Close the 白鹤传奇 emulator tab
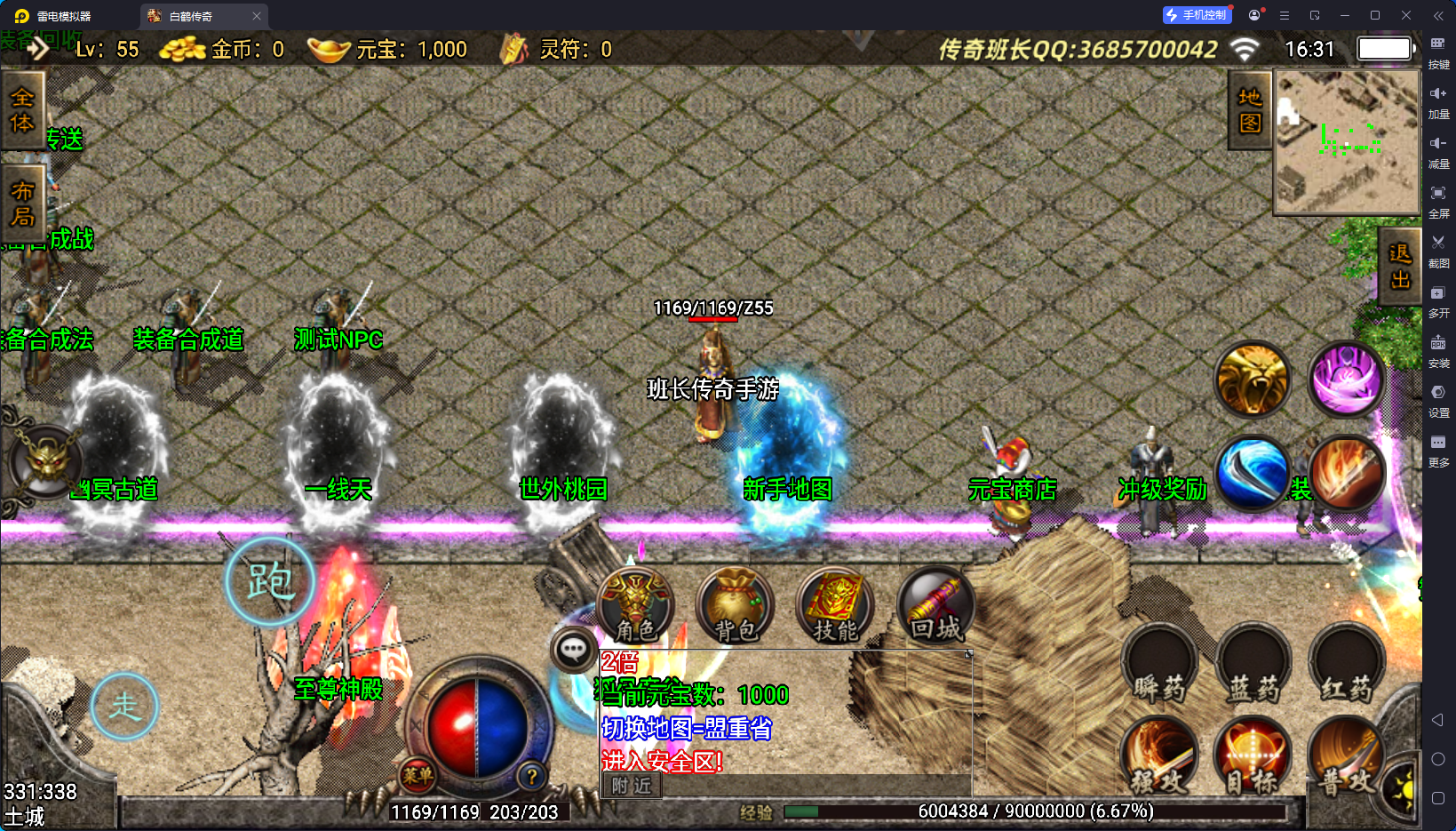 [257, 16]
